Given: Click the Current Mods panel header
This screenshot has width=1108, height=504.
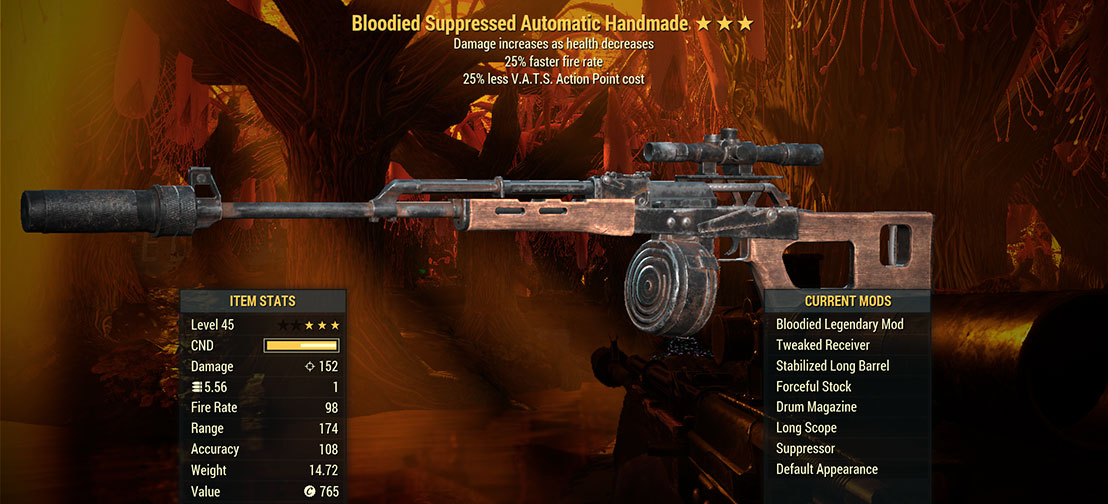Looking at the screenshot, I should 847,301.
